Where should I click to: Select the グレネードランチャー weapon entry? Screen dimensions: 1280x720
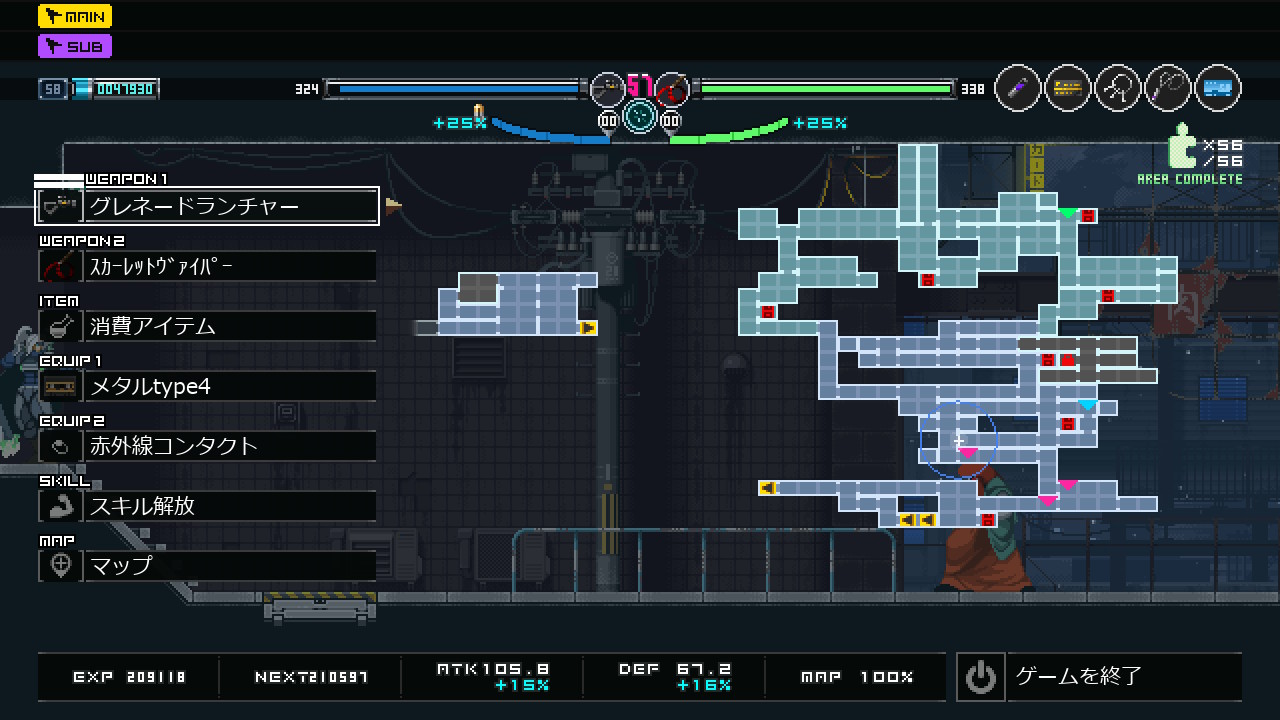point(207,206)
